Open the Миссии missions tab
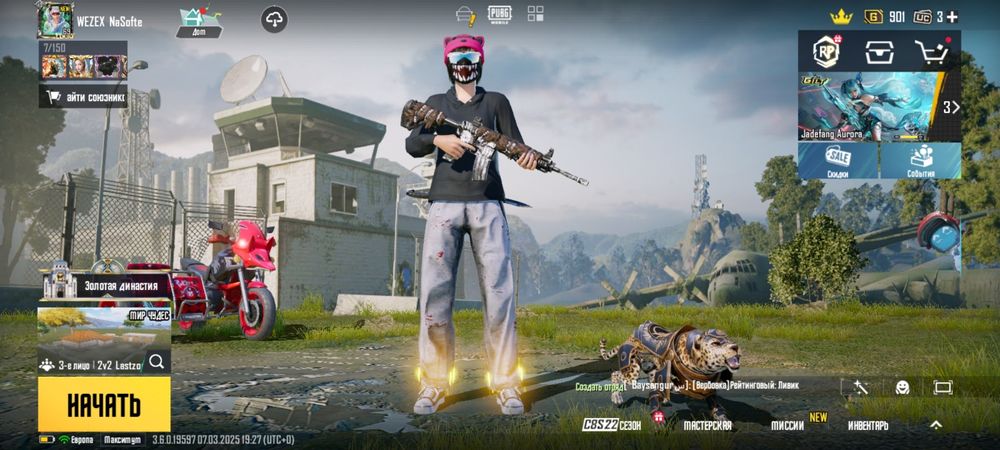 pos(789,425)
